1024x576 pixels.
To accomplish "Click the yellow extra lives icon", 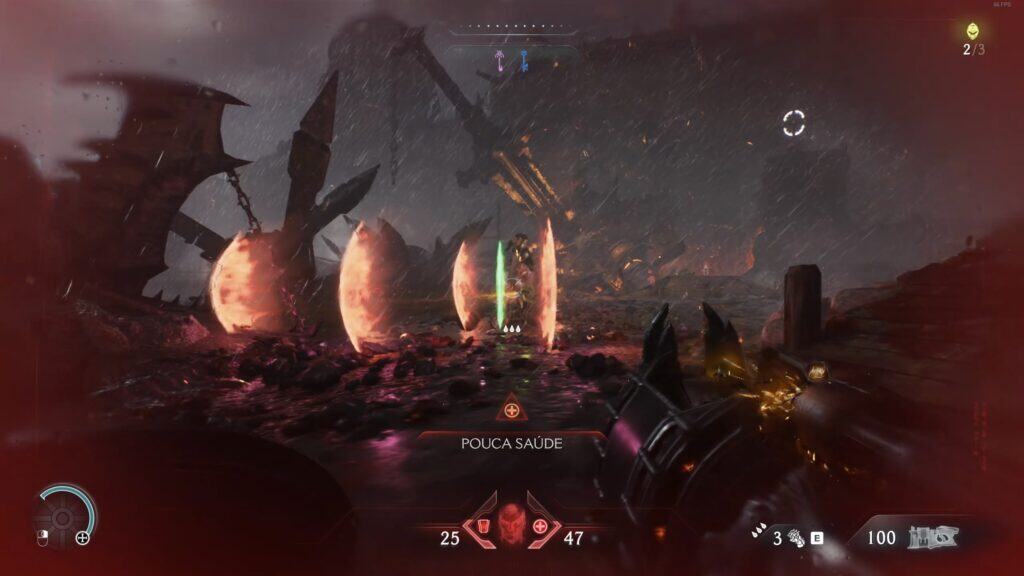I will coord(972,31).
